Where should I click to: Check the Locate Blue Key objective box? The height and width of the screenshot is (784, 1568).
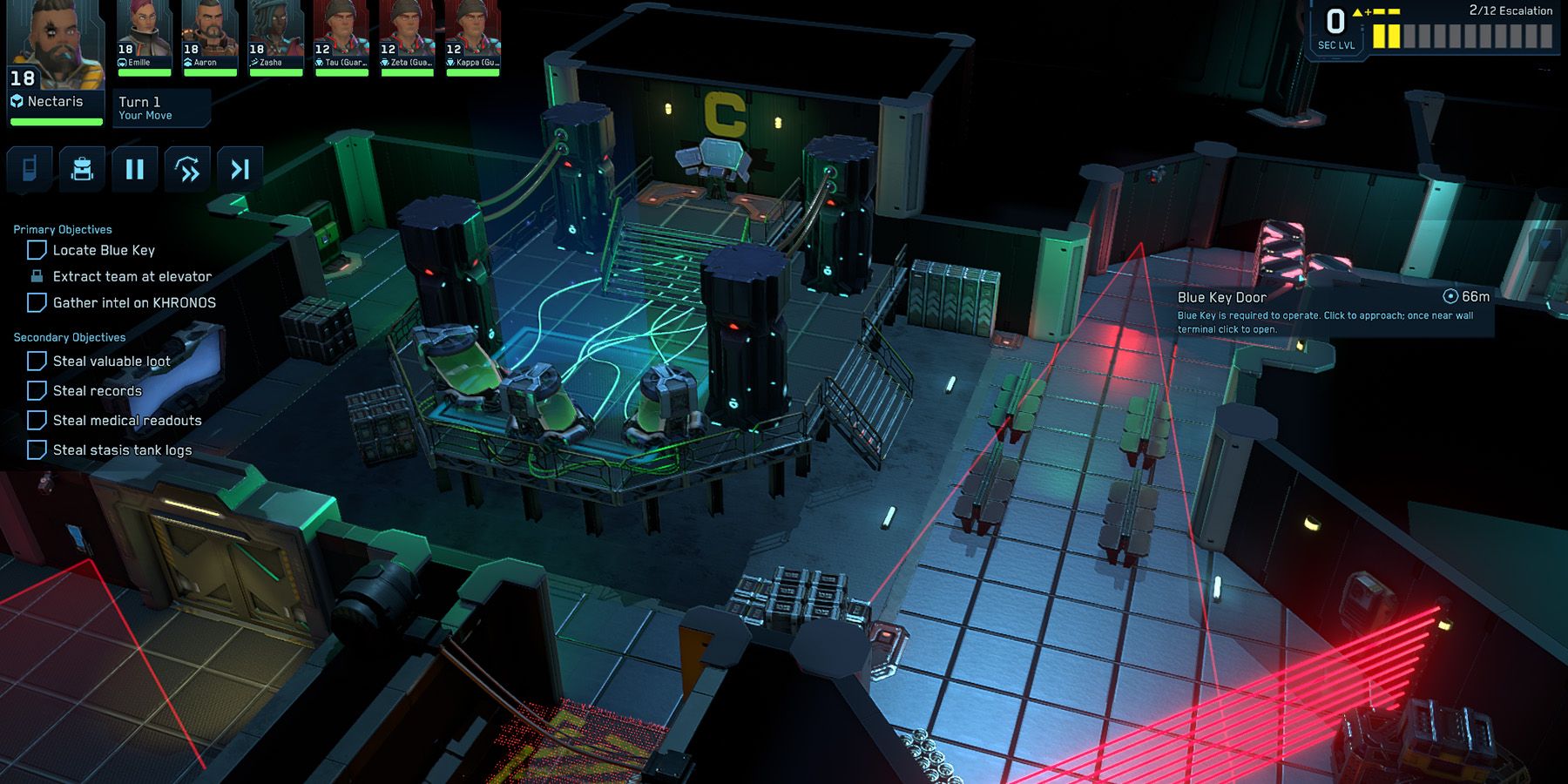pyautogui.click(x=36, y=250)
